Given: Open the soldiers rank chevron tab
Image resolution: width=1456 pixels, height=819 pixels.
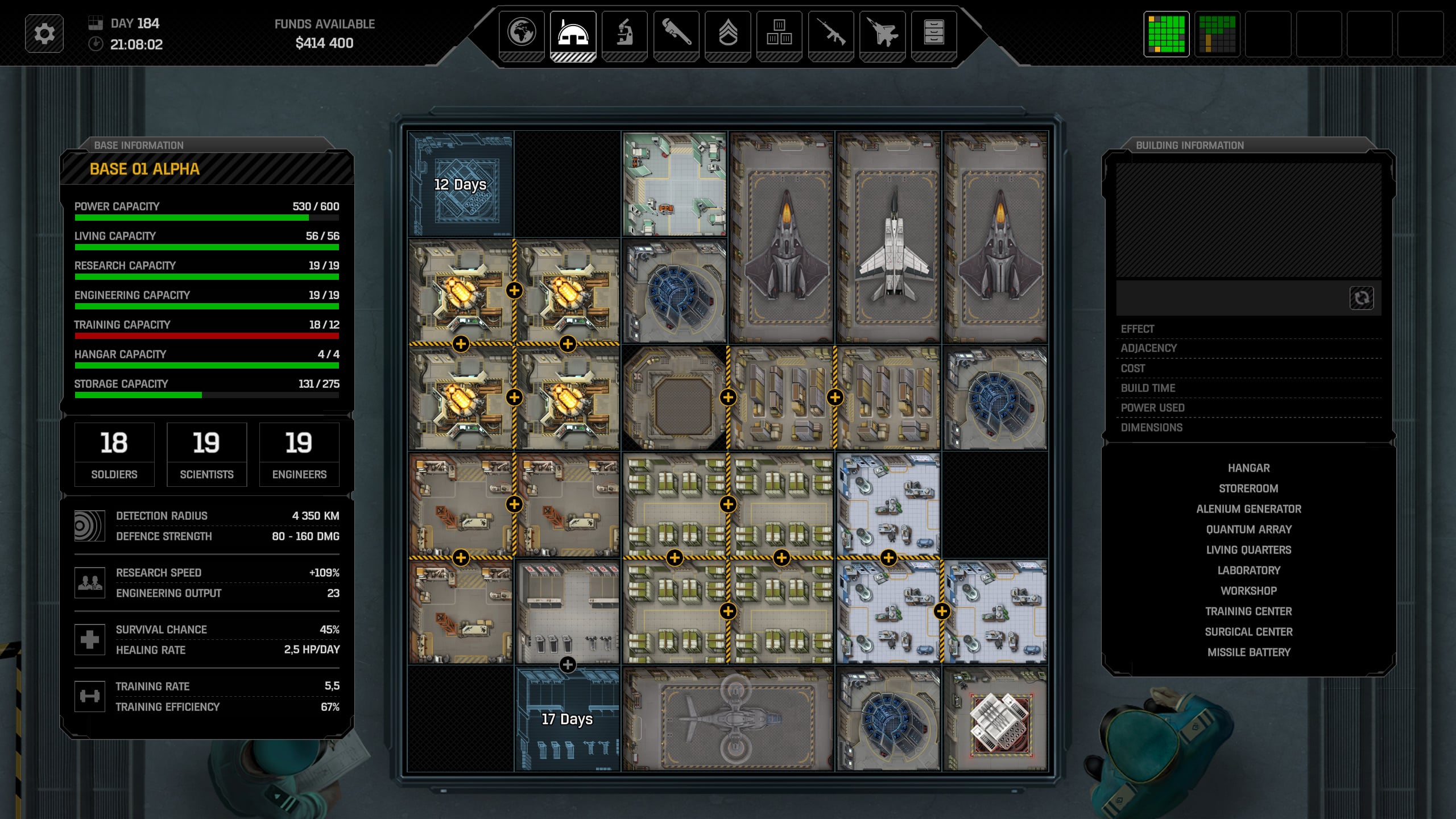Looking at the screenshot, I should (727, 32).
